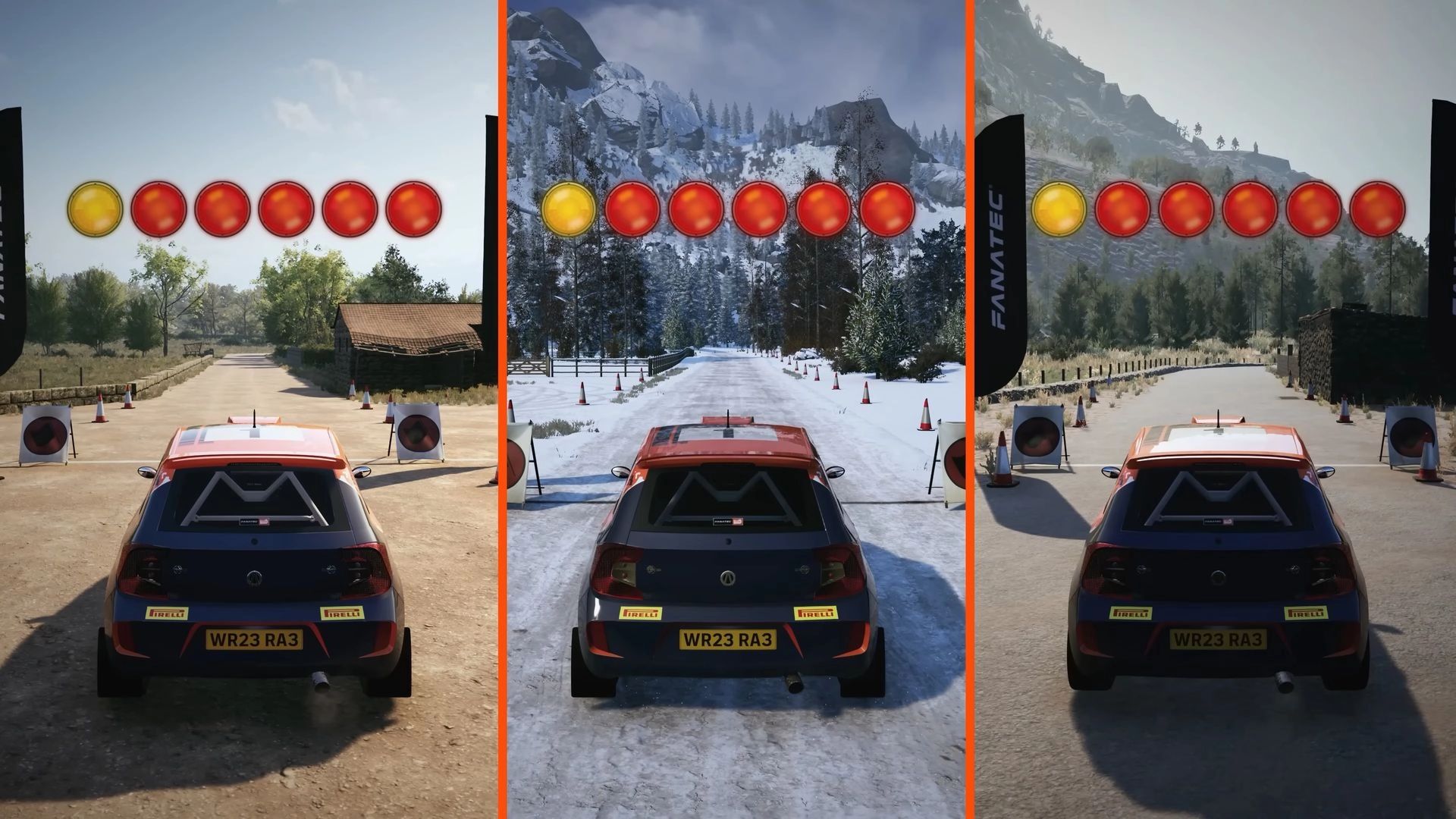Image resolution: width=1456 pixels, height=819 pixels.
Task: Switch to the gravel right panel
Action: click(x=1213, y=409)
